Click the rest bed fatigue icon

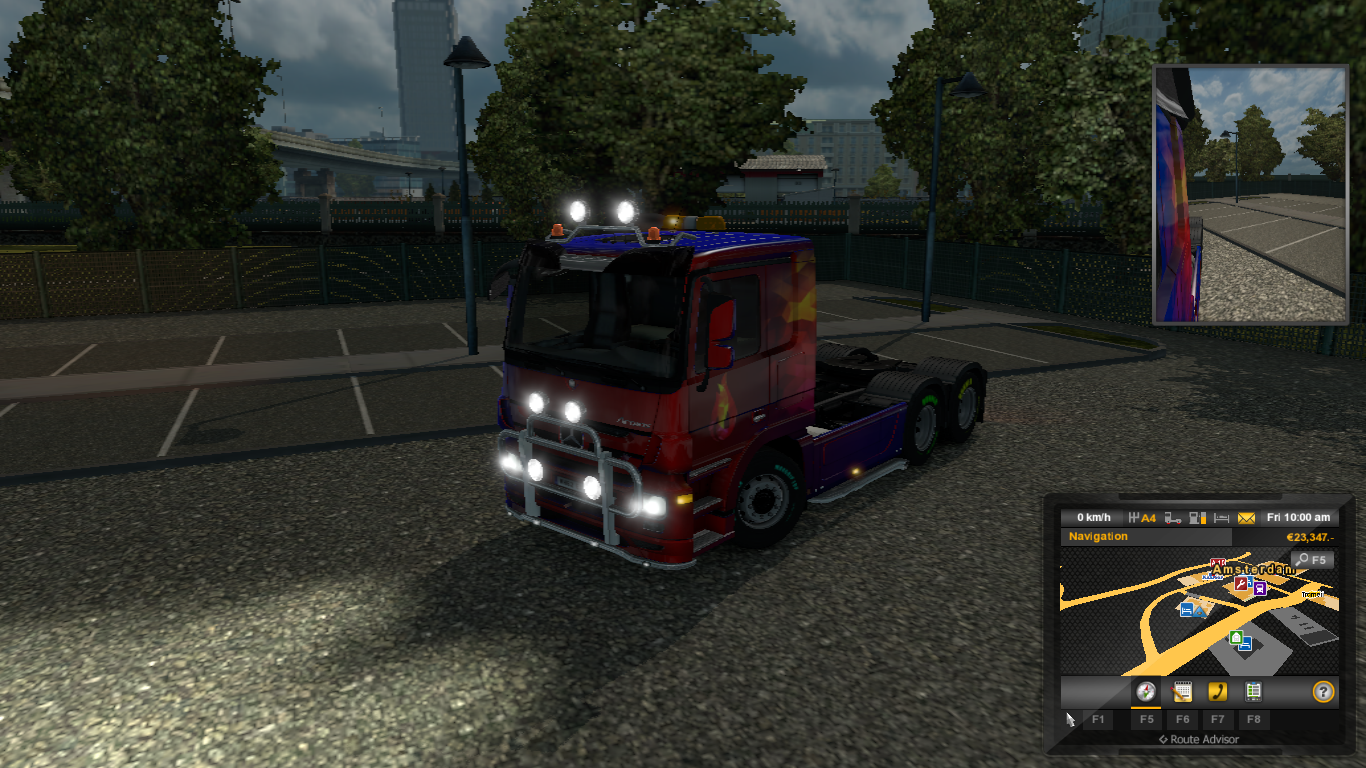tap(1222, 517)
